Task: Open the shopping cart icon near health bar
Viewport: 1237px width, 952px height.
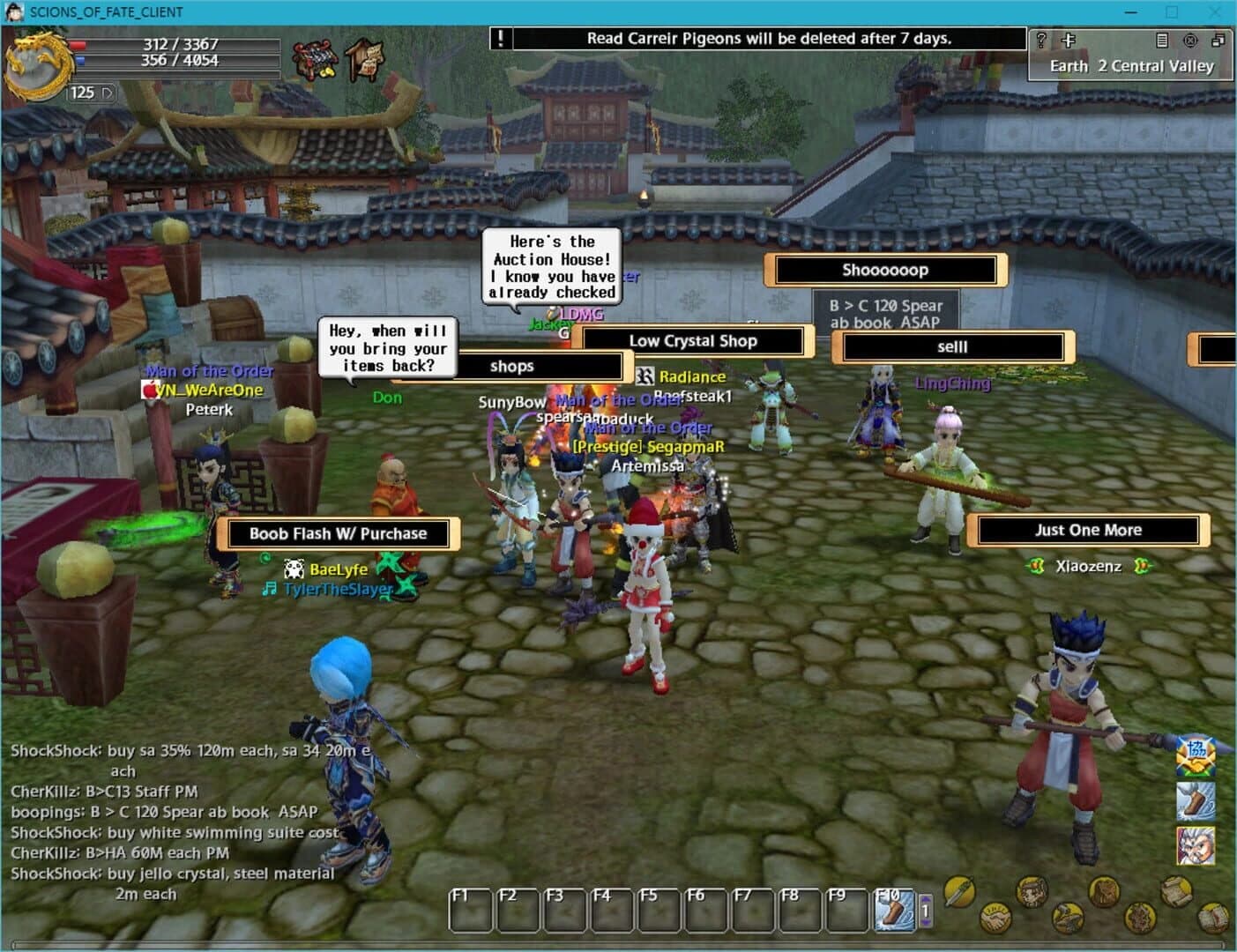Action: pyautogui.click(x=315, y=60)
